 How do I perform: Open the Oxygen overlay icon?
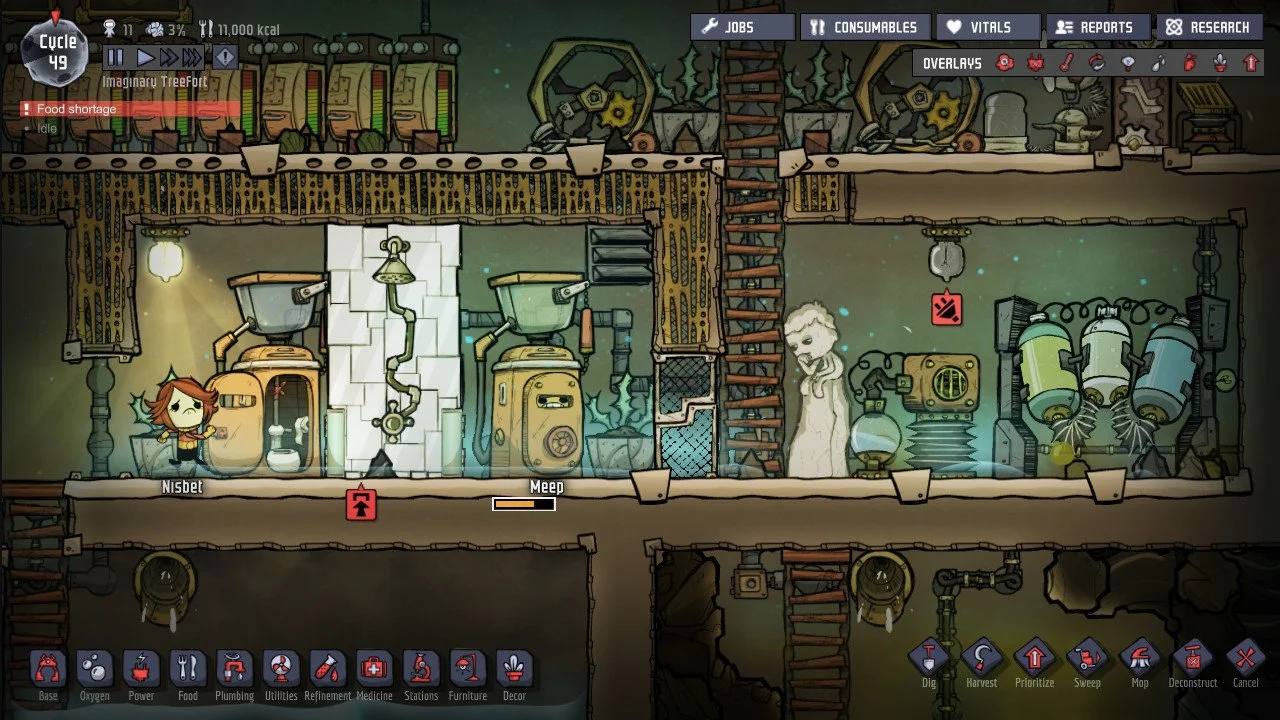[x=1003, y=62]
